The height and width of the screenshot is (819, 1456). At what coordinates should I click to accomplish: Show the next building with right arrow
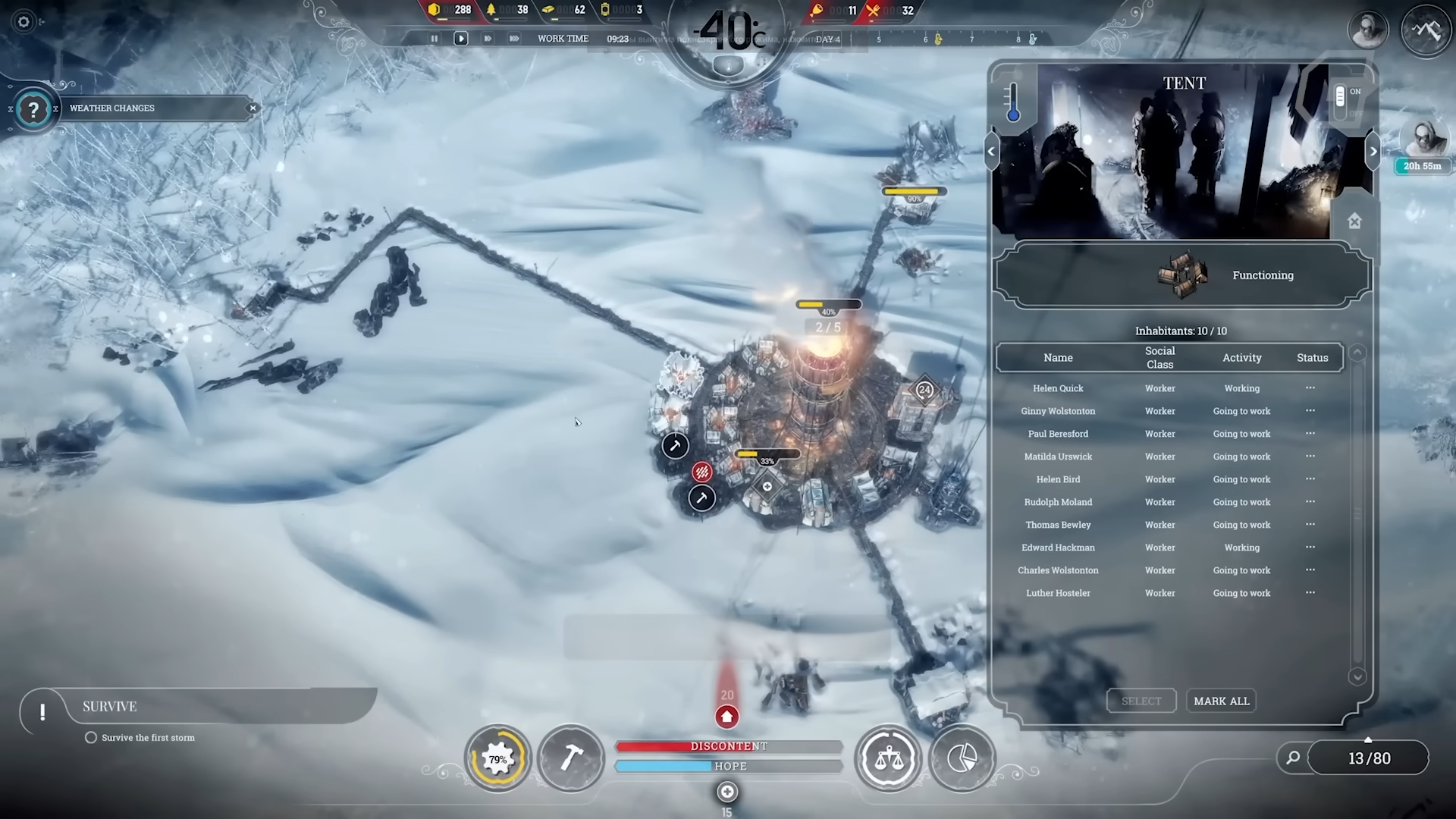pyautogui.click(x=1373, y=152)
